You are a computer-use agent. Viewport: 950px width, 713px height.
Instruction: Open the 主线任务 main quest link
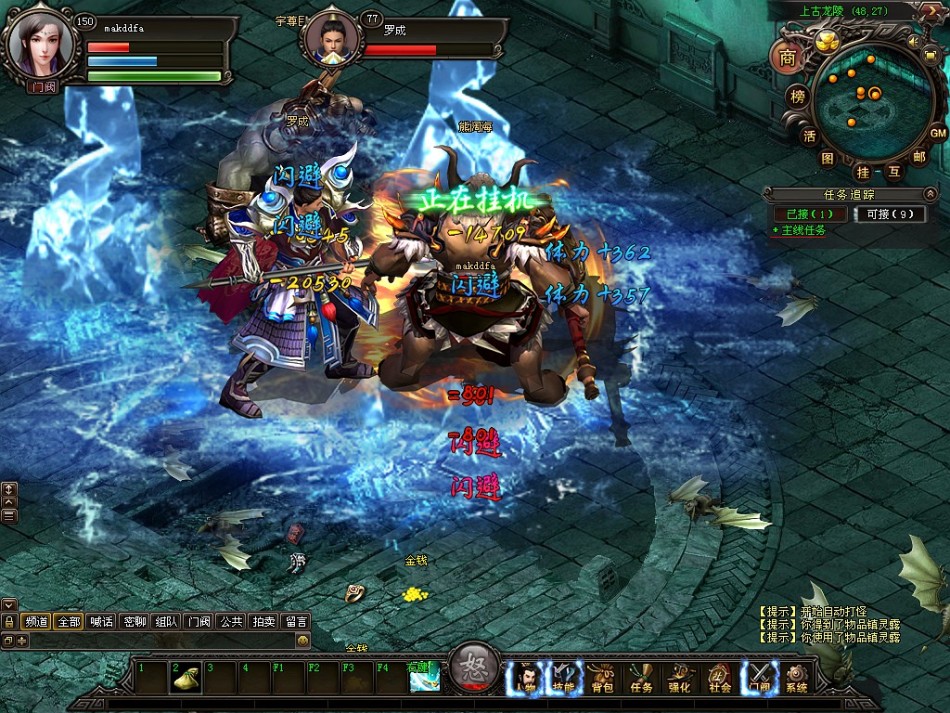click(x=802, y=231)
